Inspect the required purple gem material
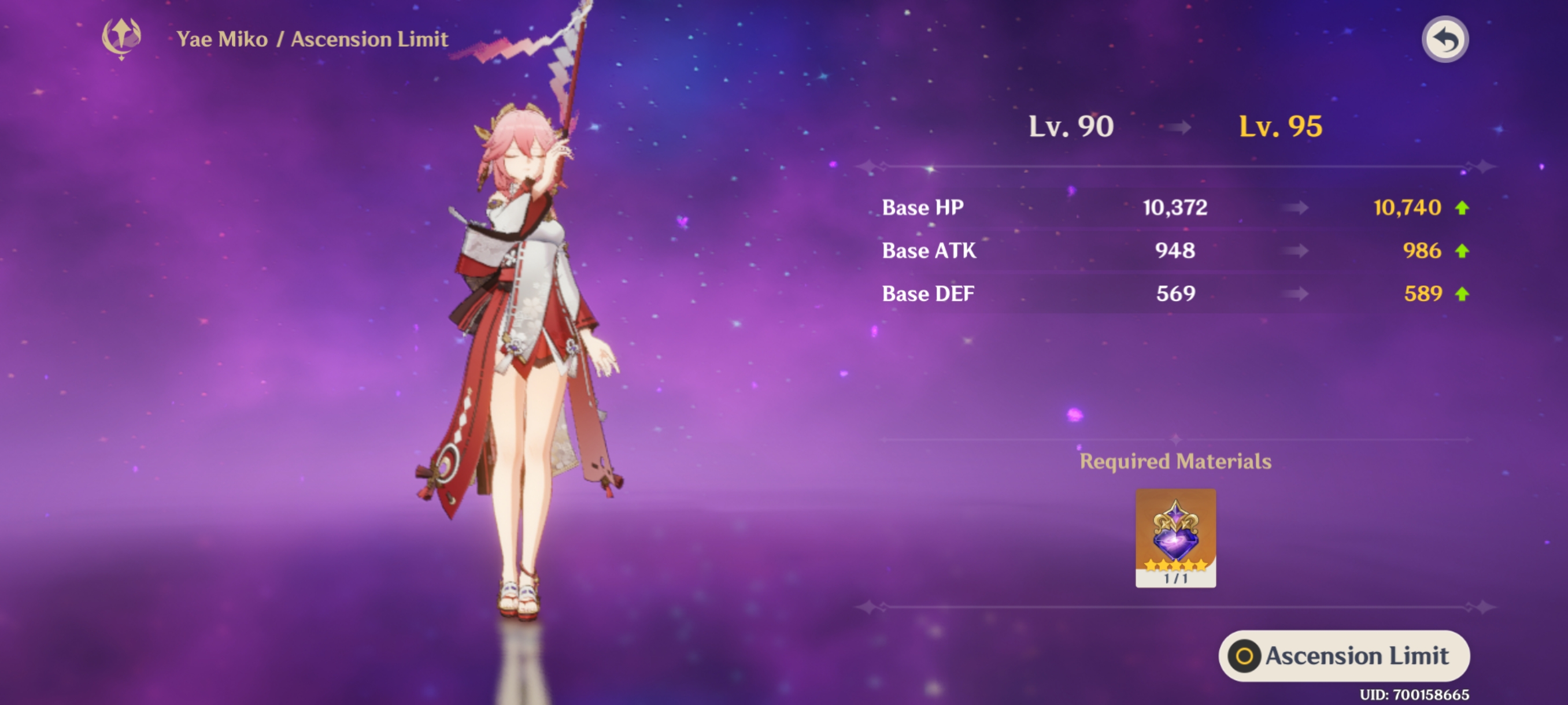 coord(1175,536)
